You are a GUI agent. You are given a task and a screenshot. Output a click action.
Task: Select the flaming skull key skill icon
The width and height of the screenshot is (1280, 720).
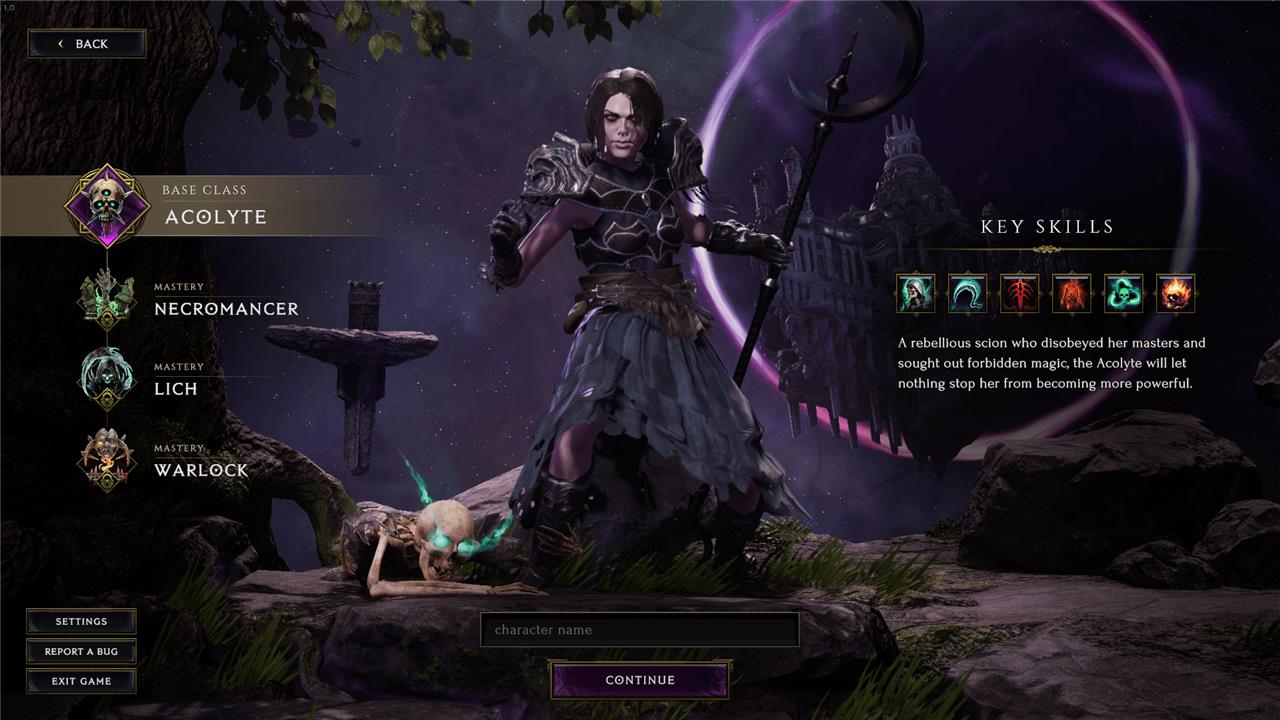(x=1176, y=294)
